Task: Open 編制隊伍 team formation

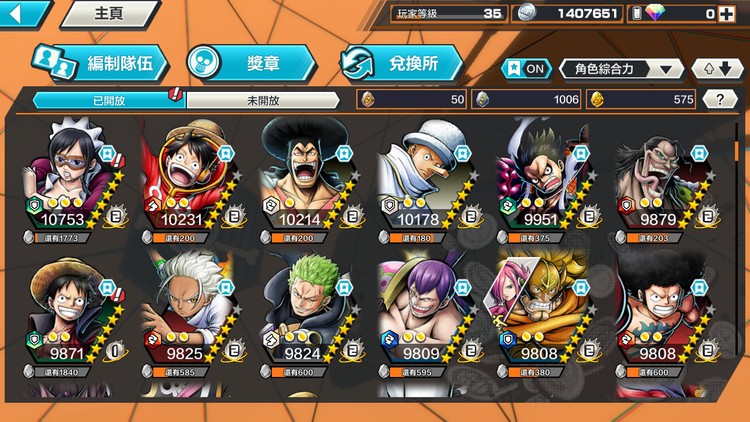Action: 98,63
